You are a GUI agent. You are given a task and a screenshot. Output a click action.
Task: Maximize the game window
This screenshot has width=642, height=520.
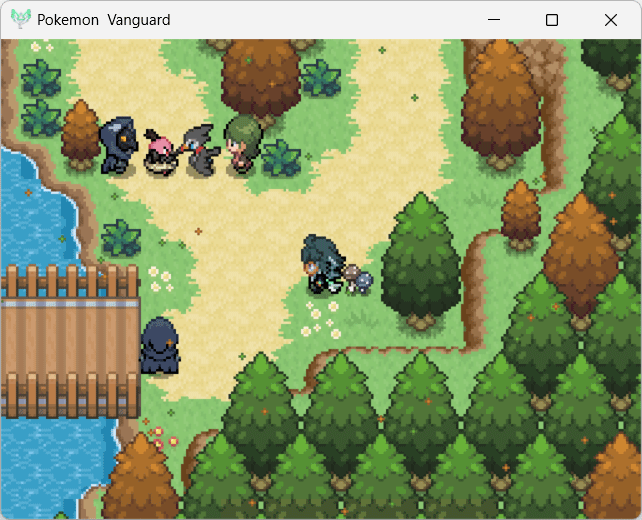551,20
